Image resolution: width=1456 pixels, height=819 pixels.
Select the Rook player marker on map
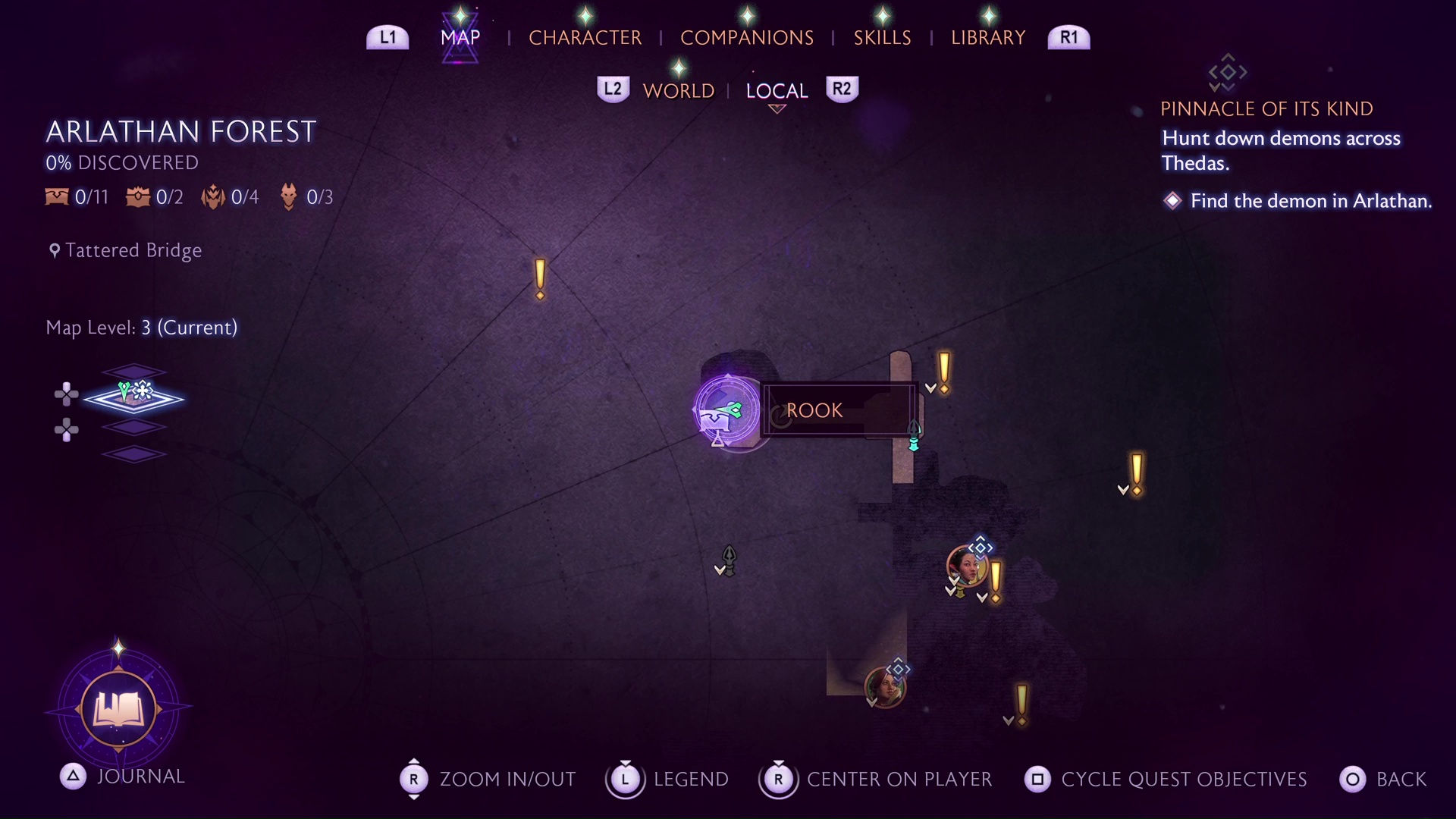[726, 410]
